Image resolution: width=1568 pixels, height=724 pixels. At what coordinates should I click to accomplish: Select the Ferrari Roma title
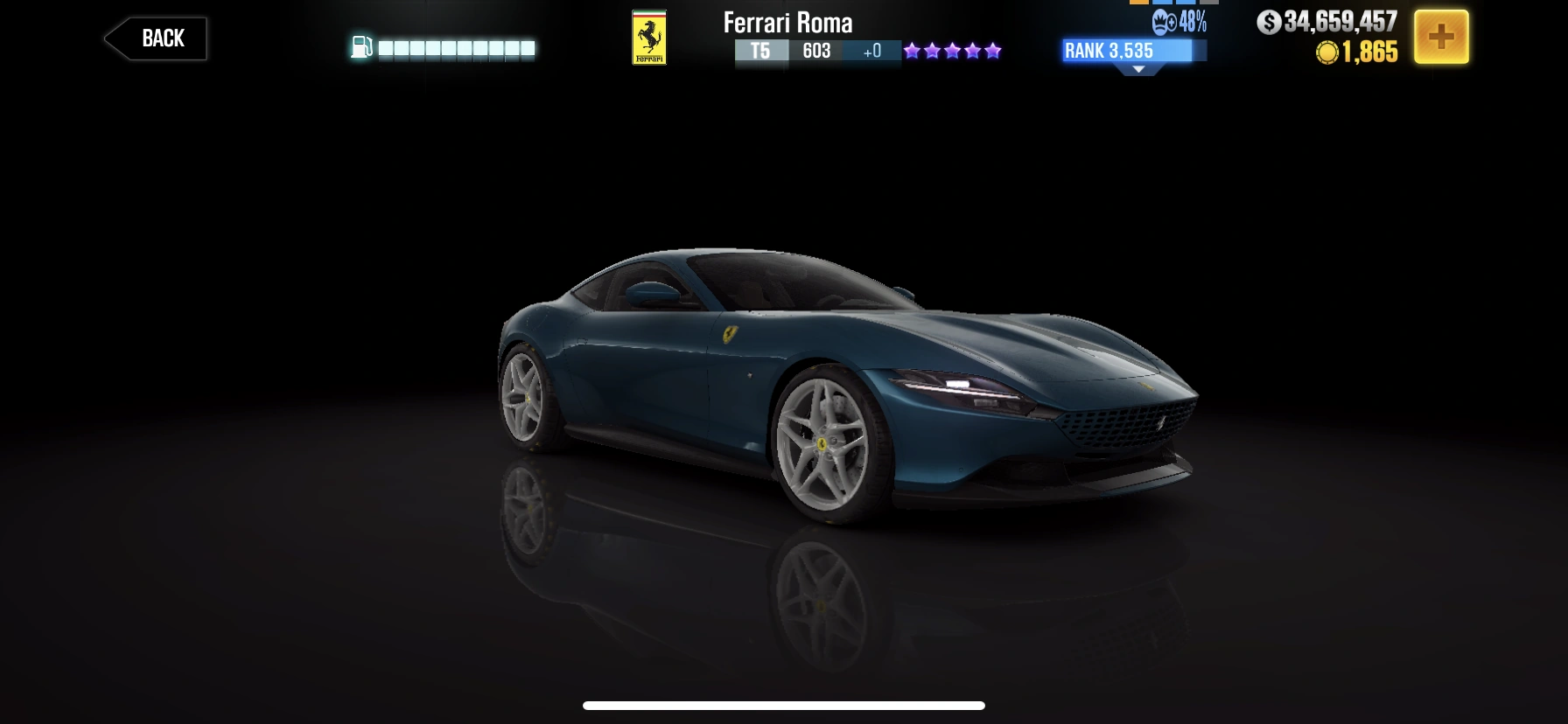786,24
